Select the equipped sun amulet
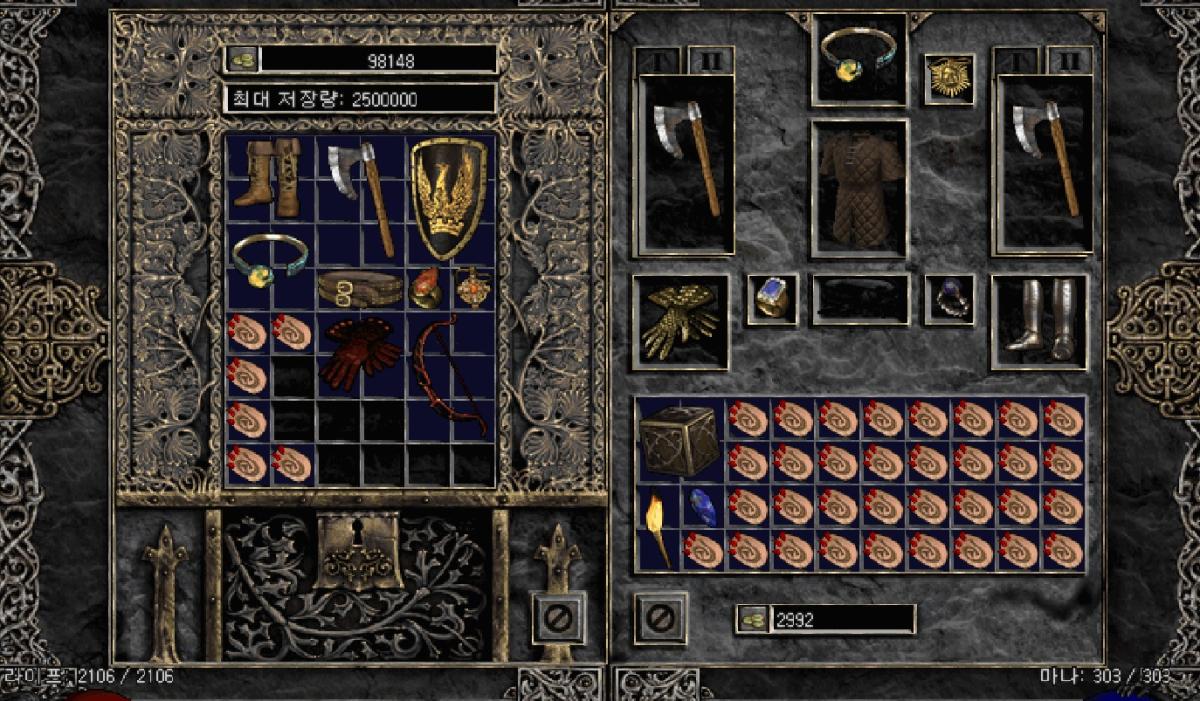Viewport: 1200px width, 701px height. pos(948,79)
